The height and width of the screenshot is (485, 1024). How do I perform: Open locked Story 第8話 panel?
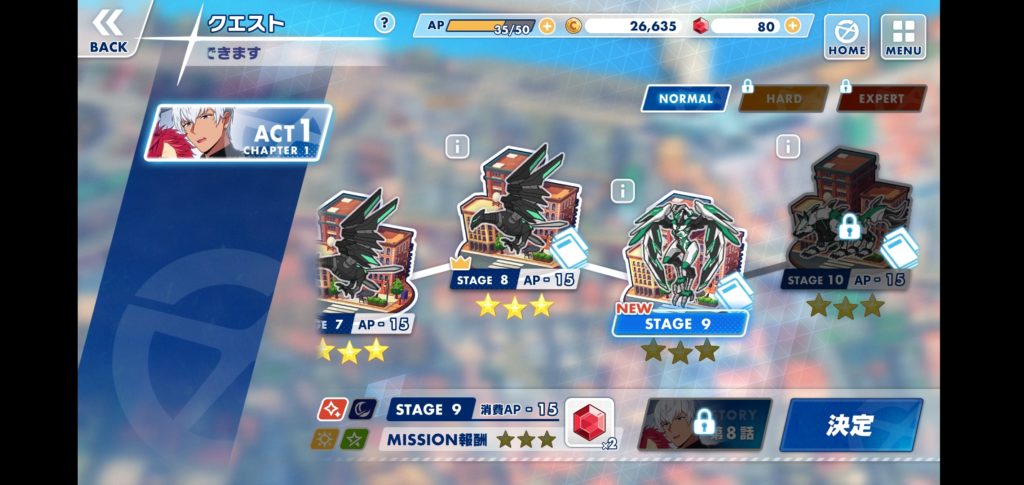(x=705, y=424)
